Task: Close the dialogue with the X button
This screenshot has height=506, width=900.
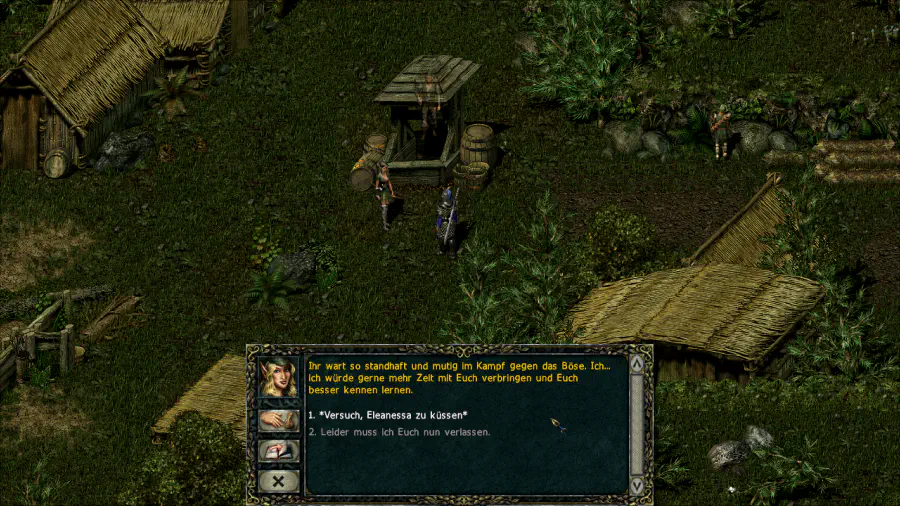Action: 278,481
